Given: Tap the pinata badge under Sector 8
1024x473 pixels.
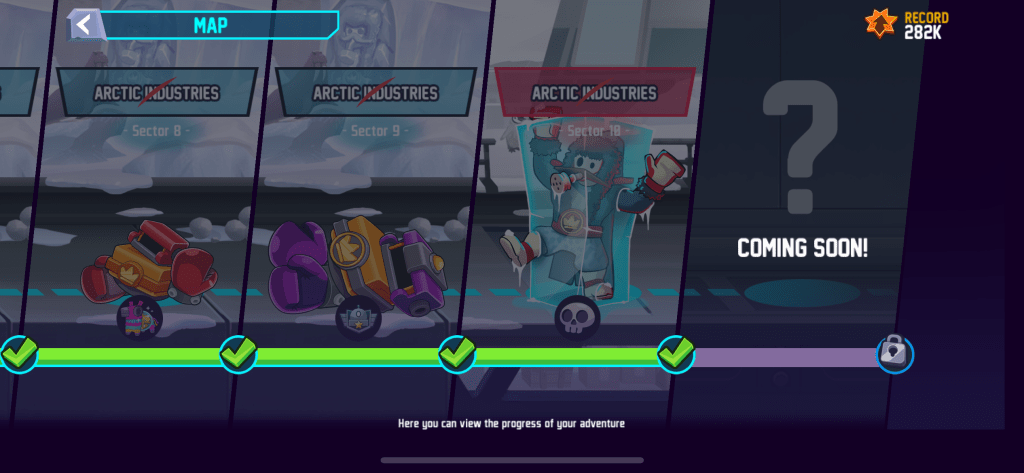Looking at the screenshot, I should [x=141, y=317].
